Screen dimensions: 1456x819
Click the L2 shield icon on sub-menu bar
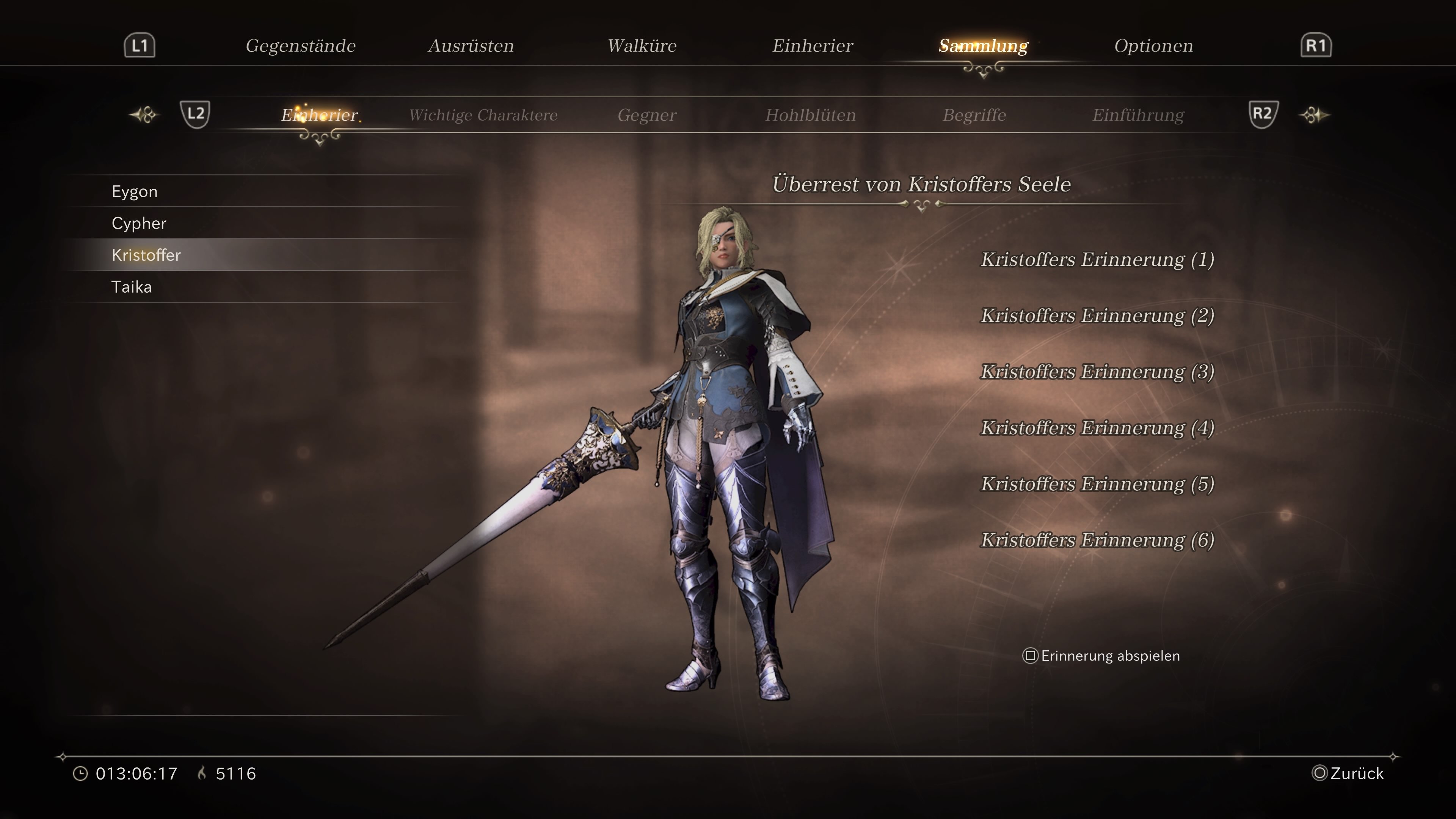[196, 115]
